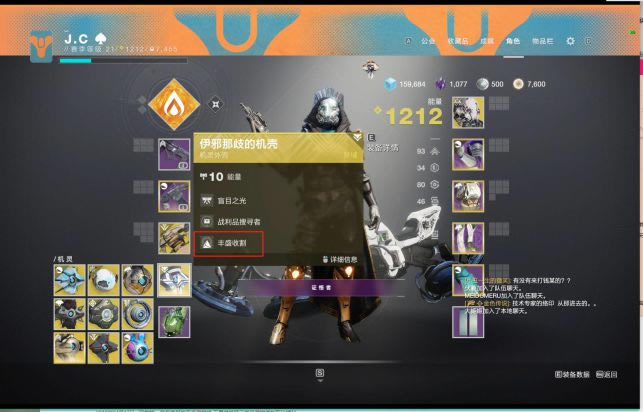
Task: Select the green ghost shell in equipment column
Action: [x=173, y=320]
